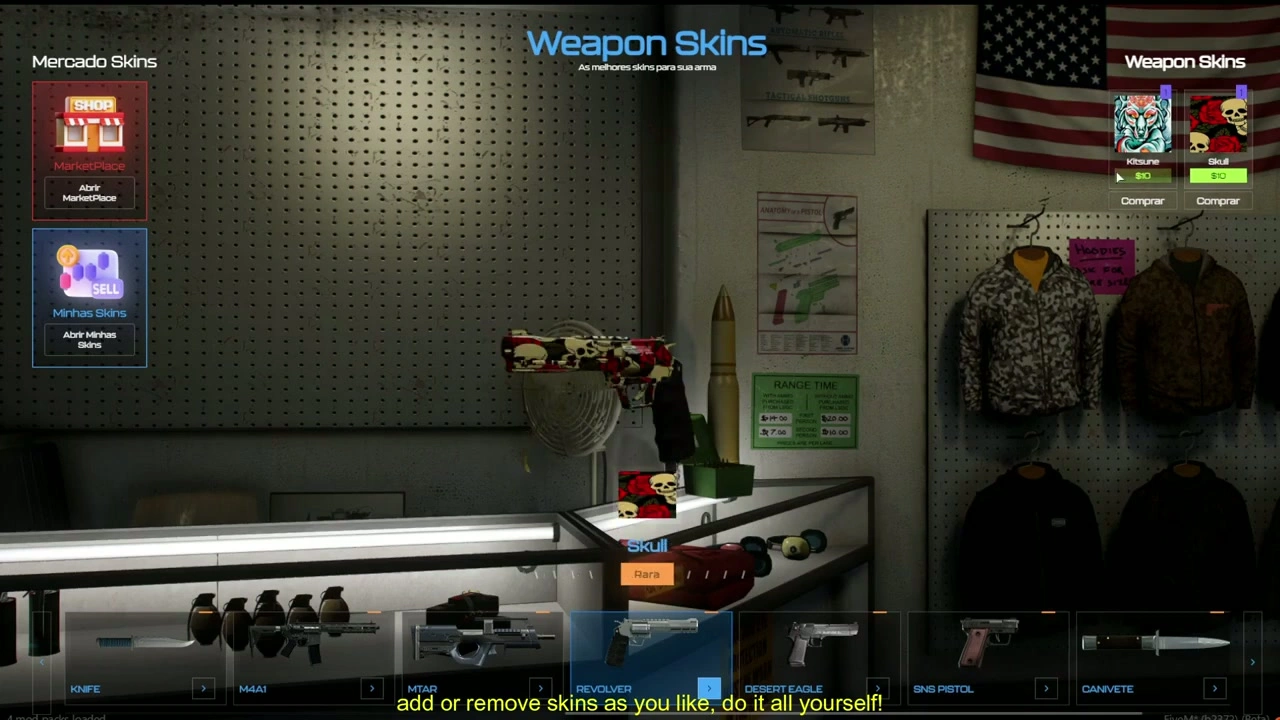
Task: Click the Kitsune skin thumbnail
Action: pos(1142,125)
